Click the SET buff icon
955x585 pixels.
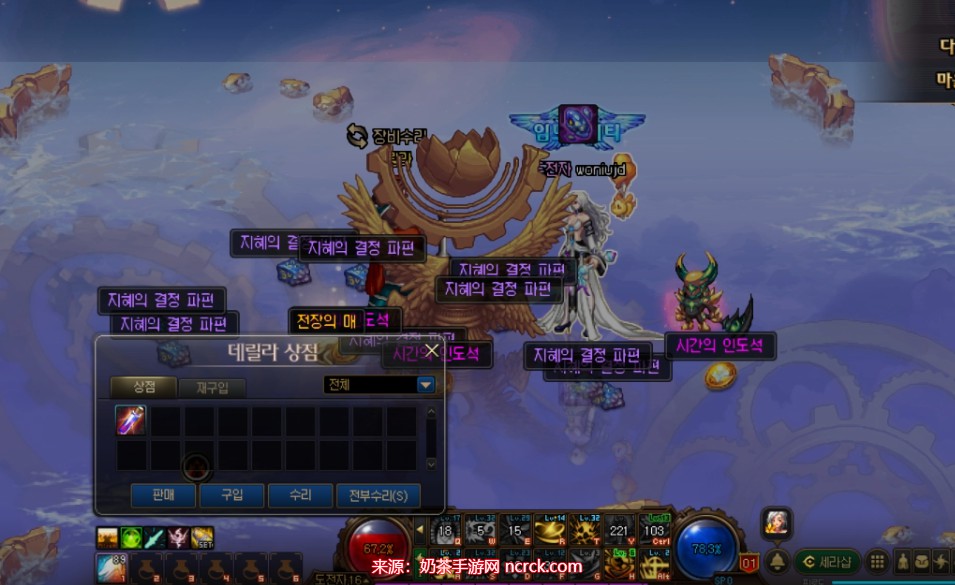coord(203,538)
